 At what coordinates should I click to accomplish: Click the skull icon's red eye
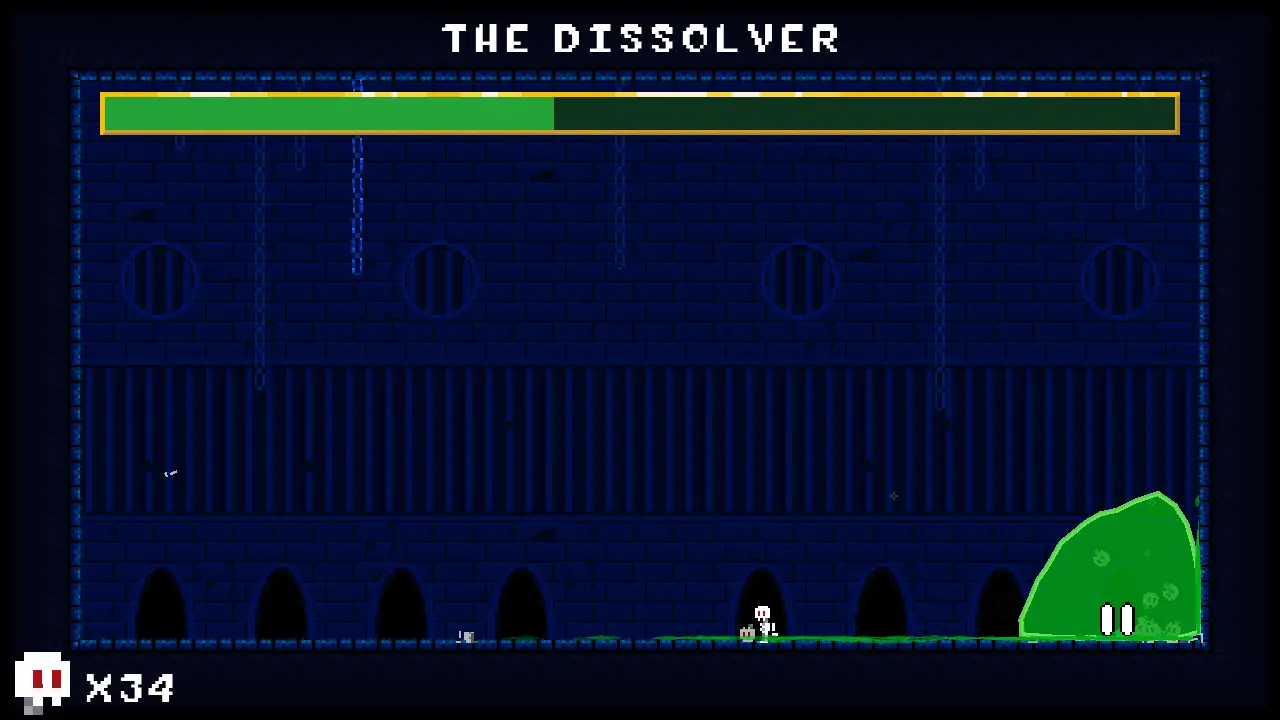(38, 679)
